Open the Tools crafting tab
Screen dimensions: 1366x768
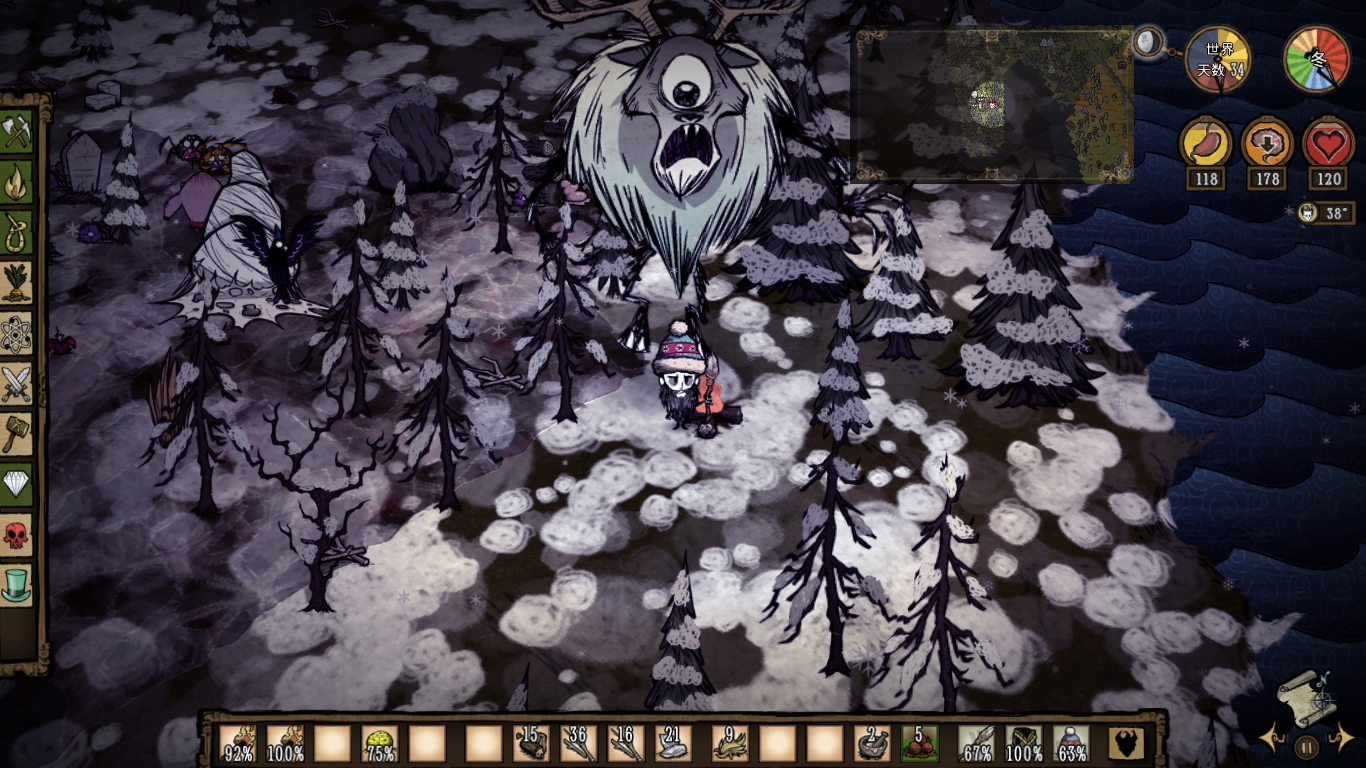click(x=17, y=132)
